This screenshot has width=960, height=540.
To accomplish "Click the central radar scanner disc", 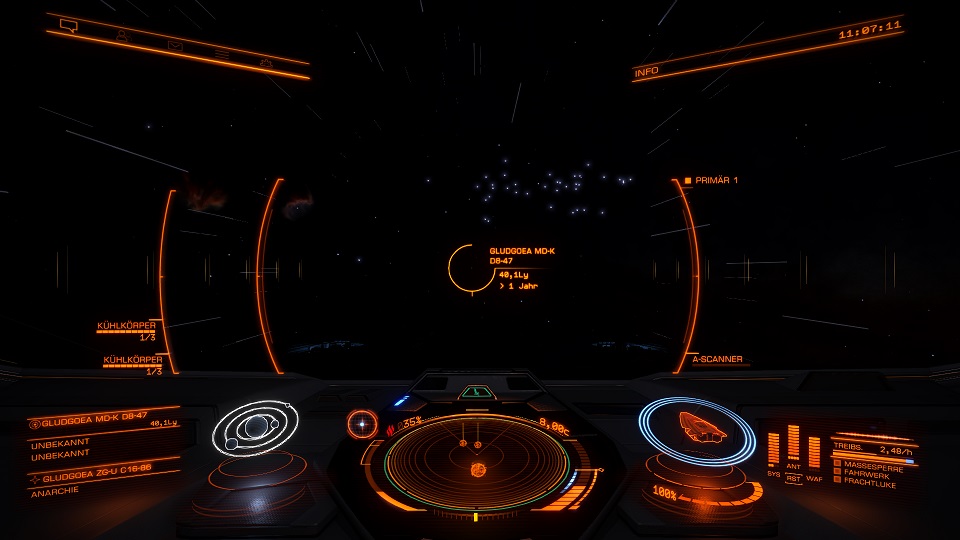I will click(x=476, y=466).
